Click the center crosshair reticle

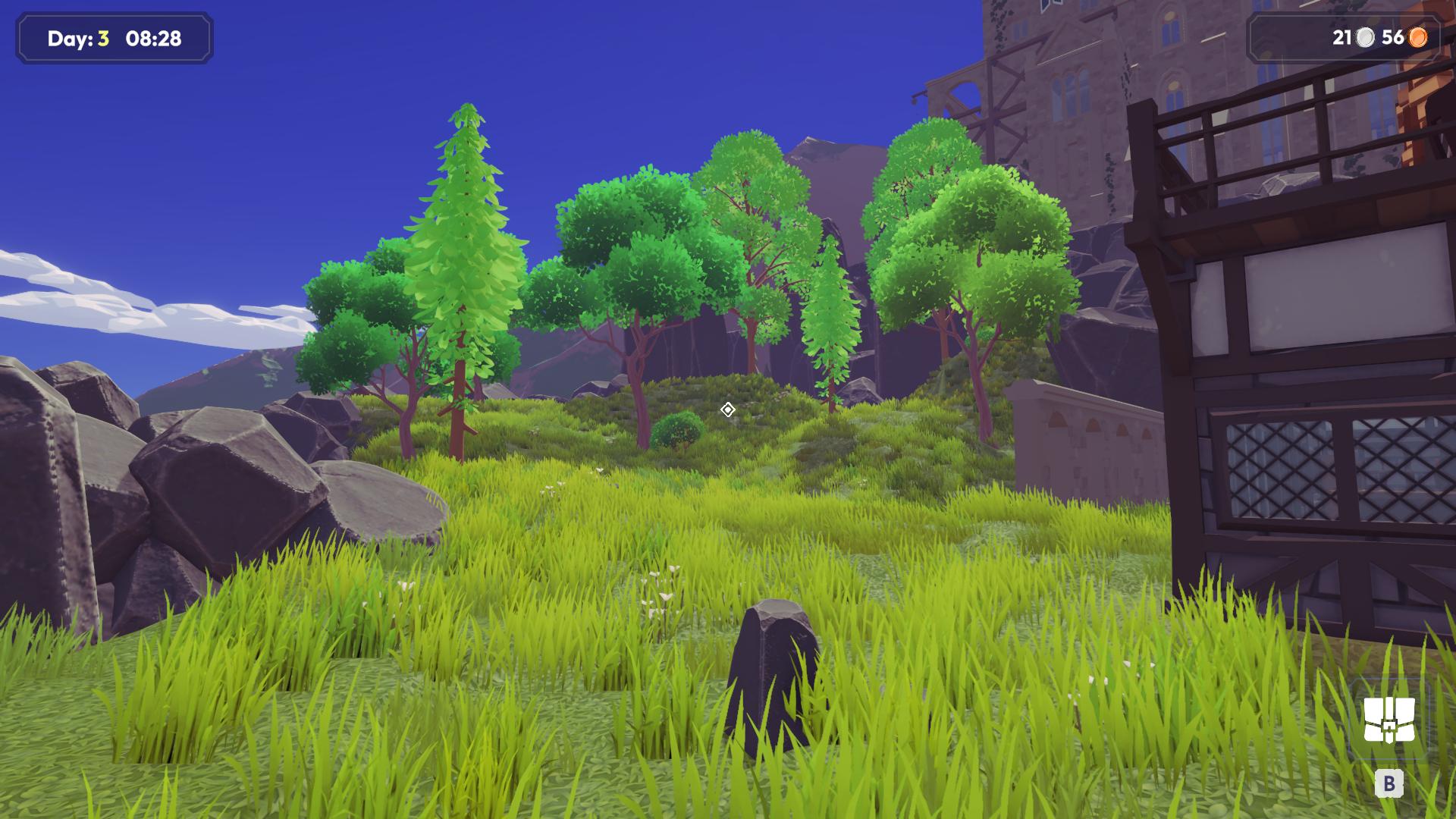pos(728,409)
